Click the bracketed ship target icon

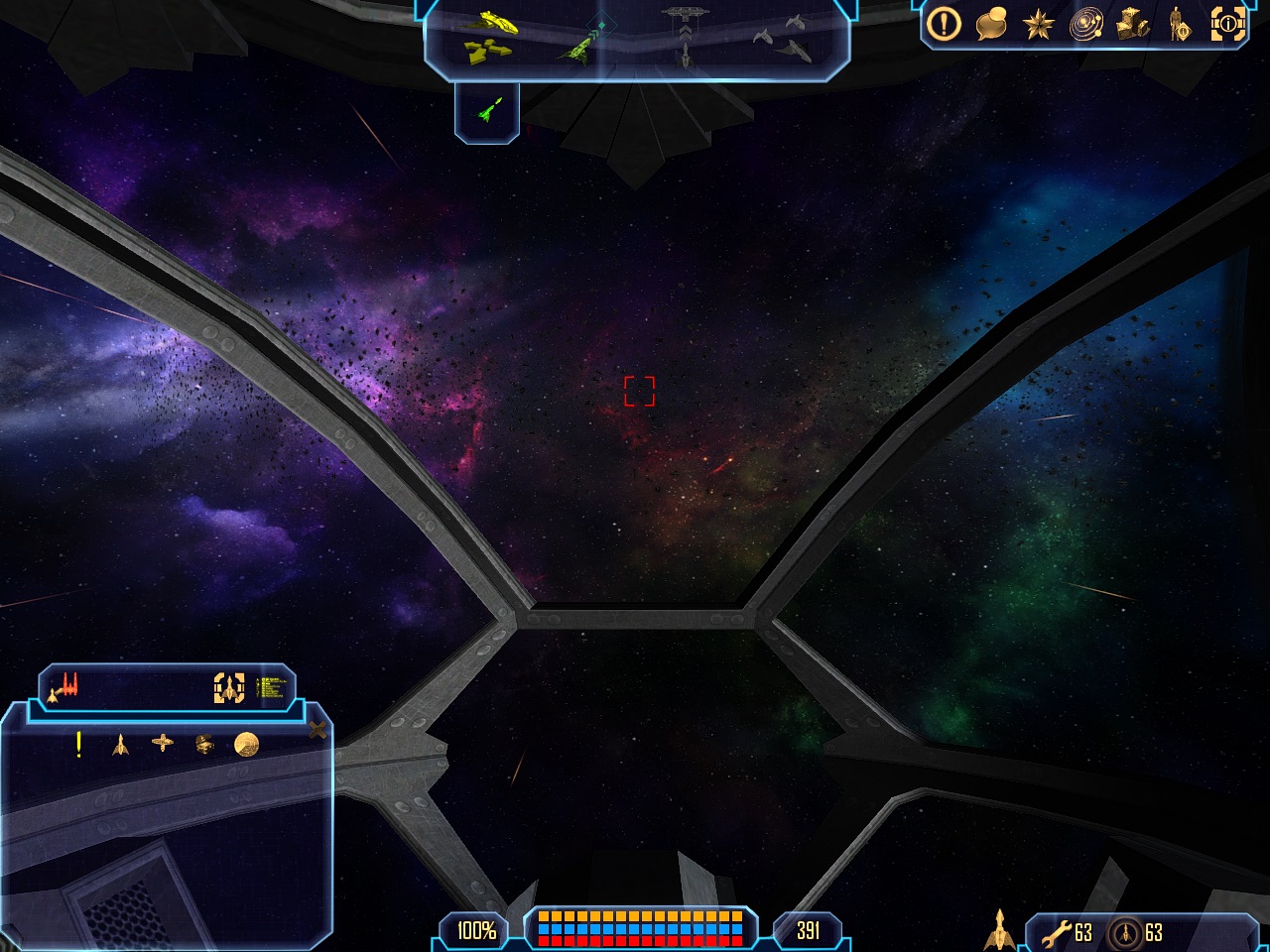pos(229,687)
